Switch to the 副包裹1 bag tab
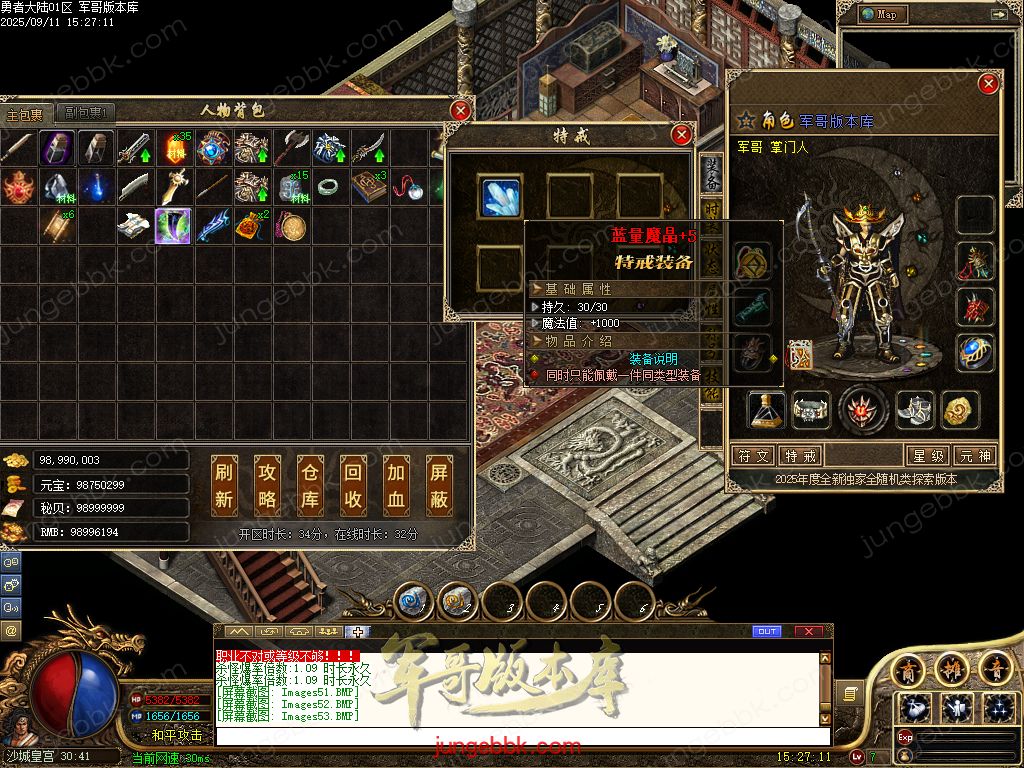This screenshot has height=768, width=1024. tap(84, 113)
